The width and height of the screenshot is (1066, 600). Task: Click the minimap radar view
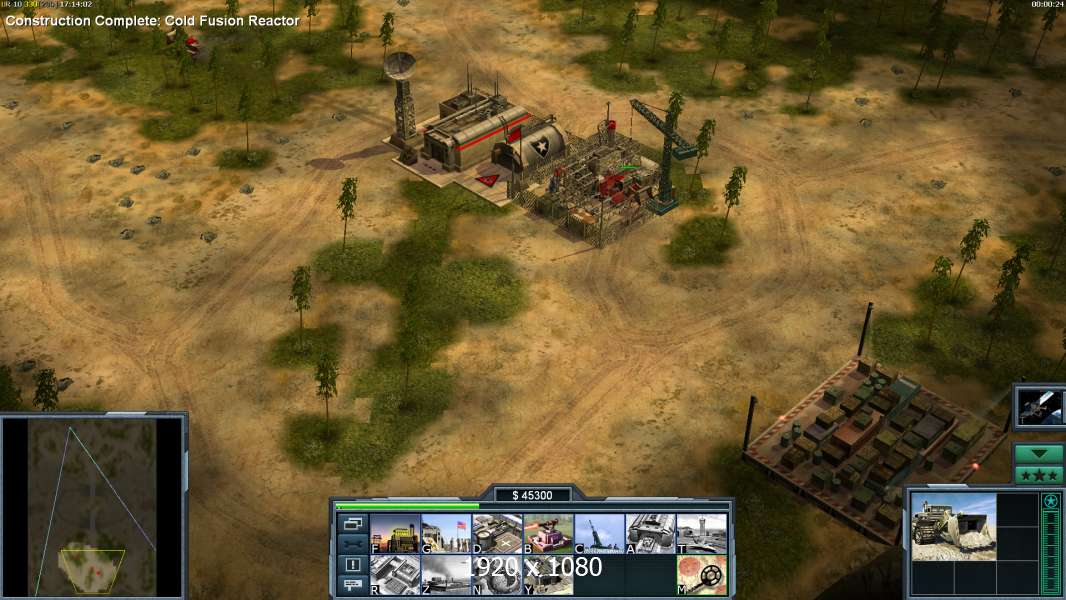click(93, 506)
